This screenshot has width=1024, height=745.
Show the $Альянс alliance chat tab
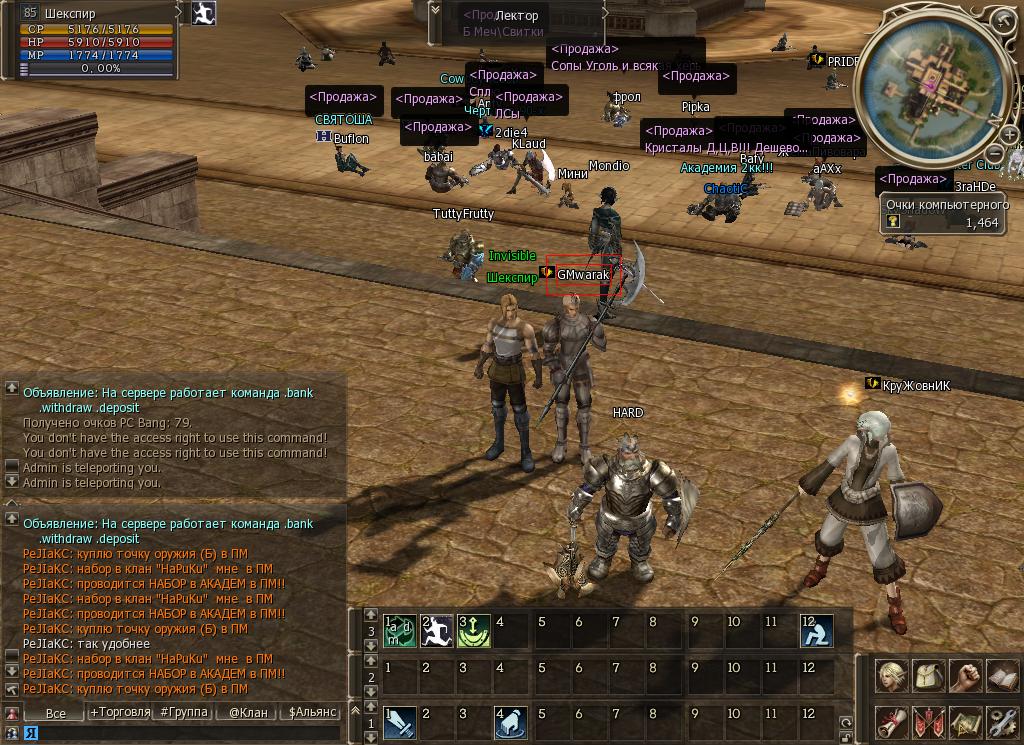click(x=313, y=713)
